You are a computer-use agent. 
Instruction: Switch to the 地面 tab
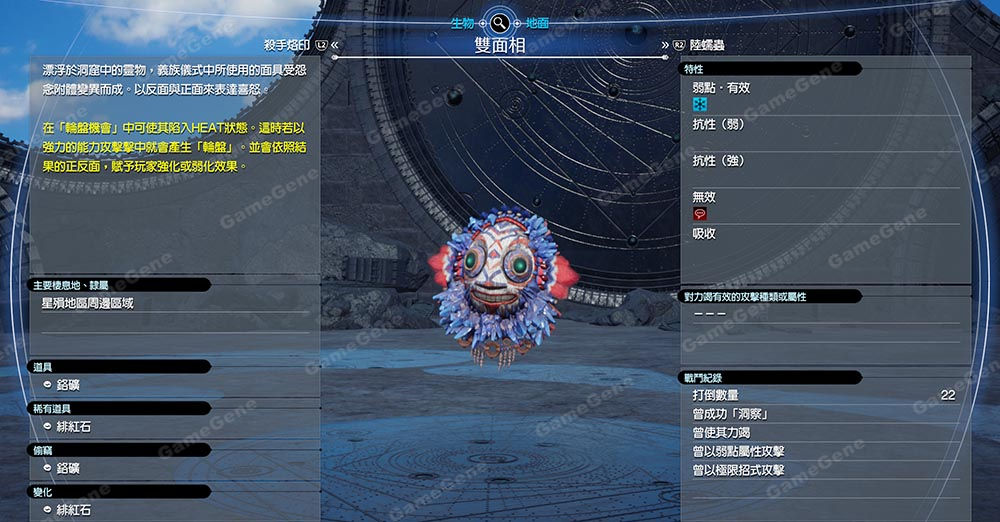click(x=537, y=22)
